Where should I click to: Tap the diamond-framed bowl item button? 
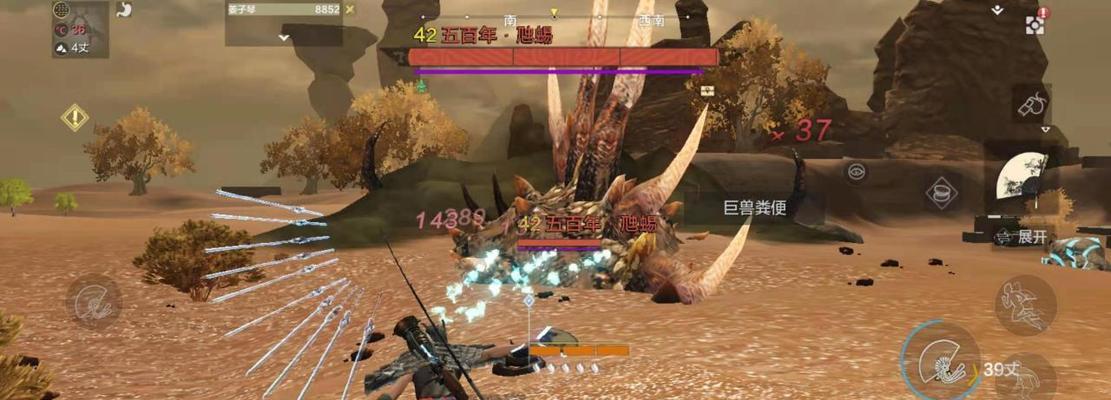tap(942, 192)
